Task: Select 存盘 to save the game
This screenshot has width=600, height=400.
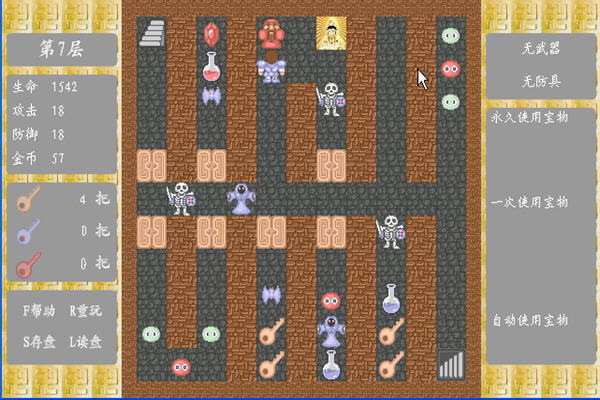Action: [39, 341]
